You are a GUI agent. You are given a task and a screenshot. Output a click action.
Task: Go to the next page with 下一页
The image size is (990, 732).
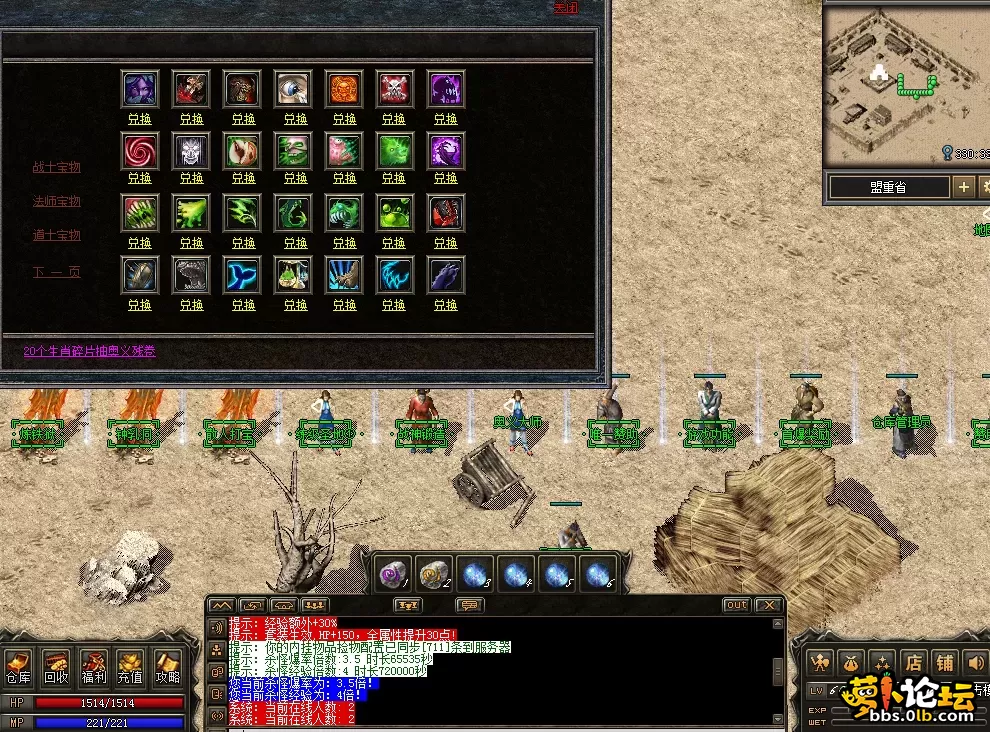coord(56,271)
